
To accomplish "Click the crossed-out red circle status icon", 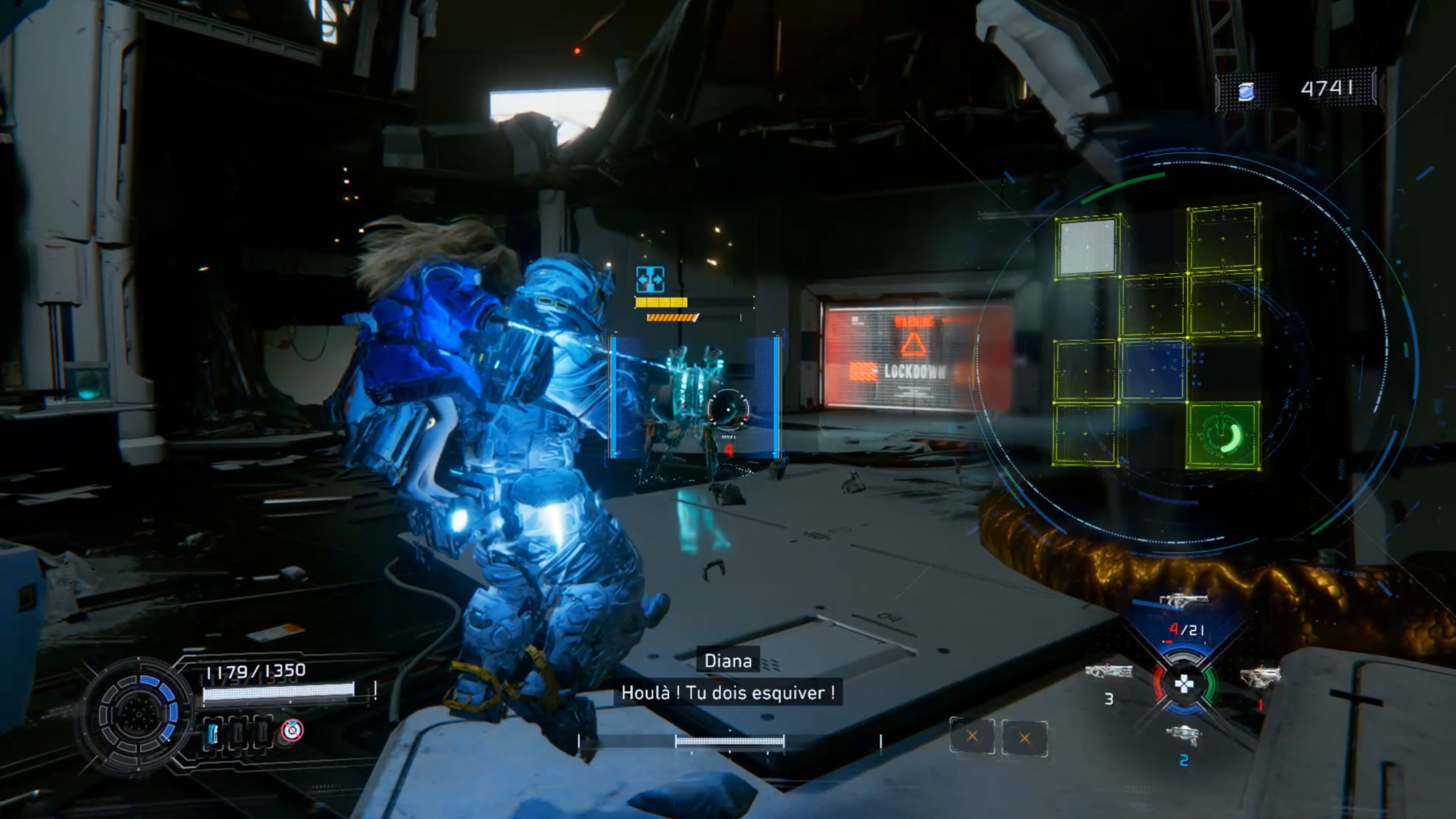I will 292,730.
